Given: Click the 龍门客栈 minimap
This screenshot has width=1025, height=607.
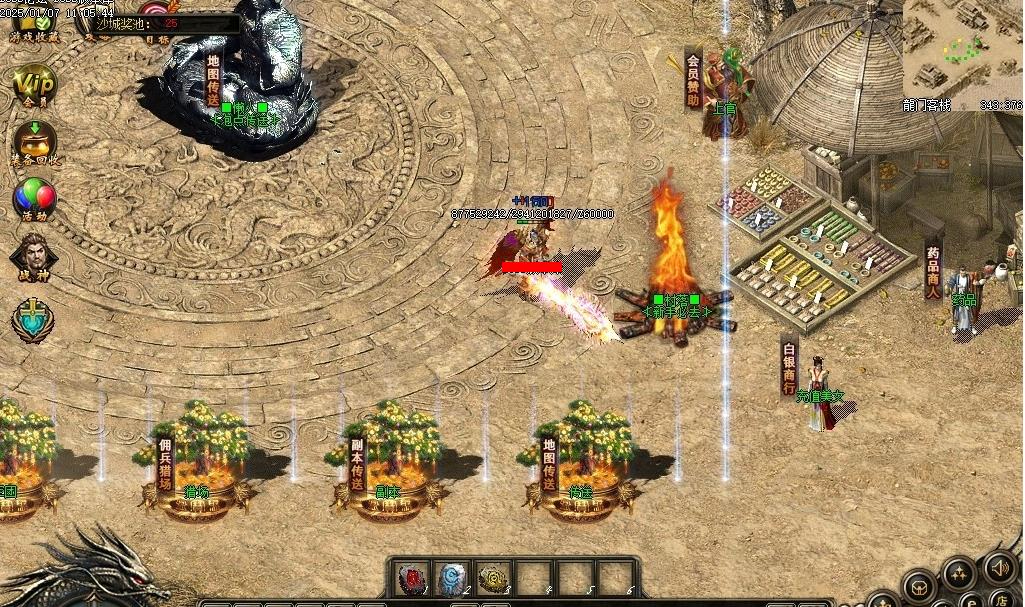Looking at the screenshot, I should tap(961, 48).
